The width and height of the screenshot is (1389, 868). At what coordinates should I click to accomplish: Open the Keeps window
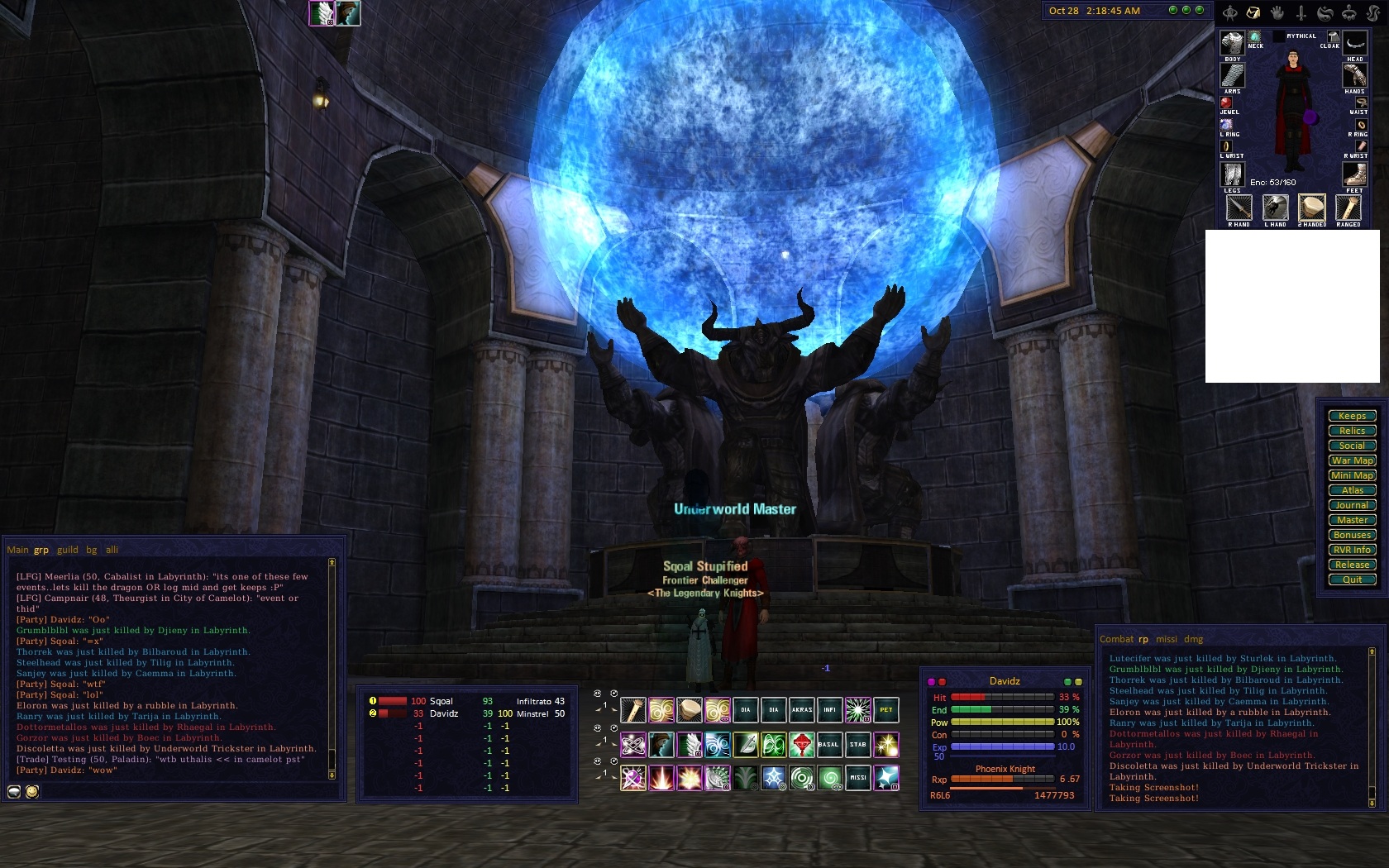point(1352,416)
